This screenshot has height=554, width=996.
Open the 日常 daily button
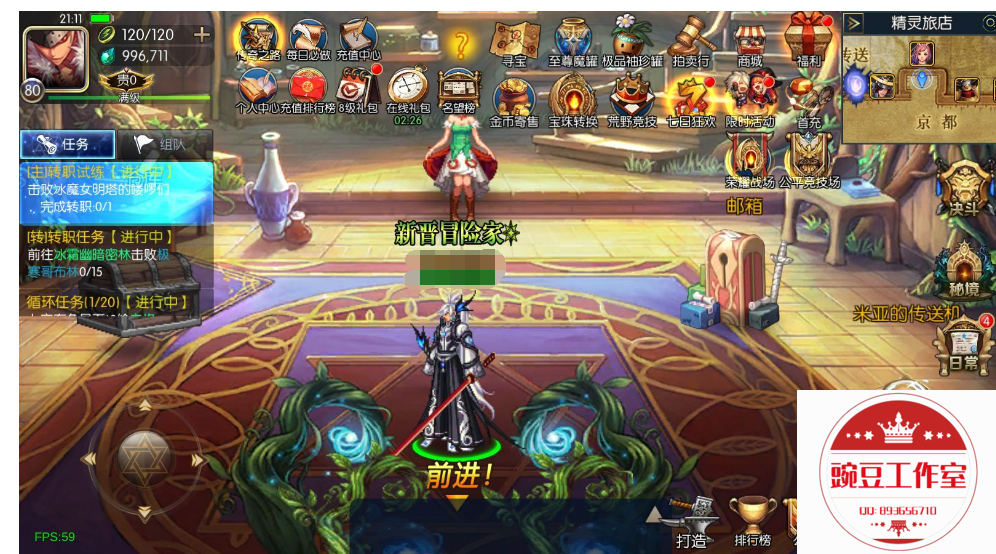[x=964, y=345]
